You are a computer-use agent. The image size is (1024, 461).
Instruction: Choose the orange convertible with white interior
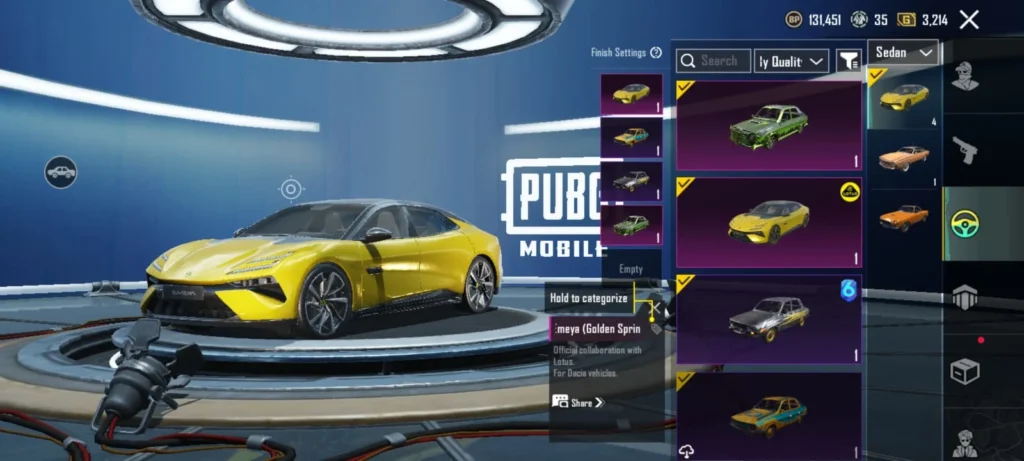[903, 158]
